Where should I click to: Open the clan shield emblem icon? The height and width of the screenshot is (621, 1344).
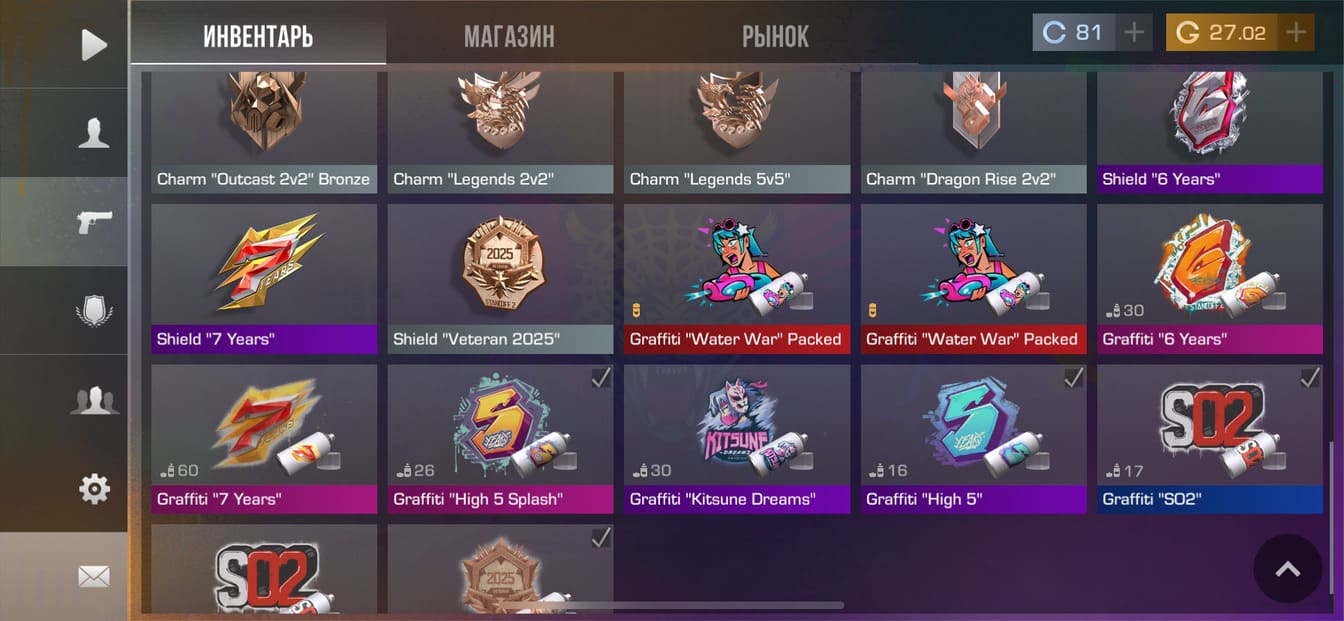[x=93, y=311]
